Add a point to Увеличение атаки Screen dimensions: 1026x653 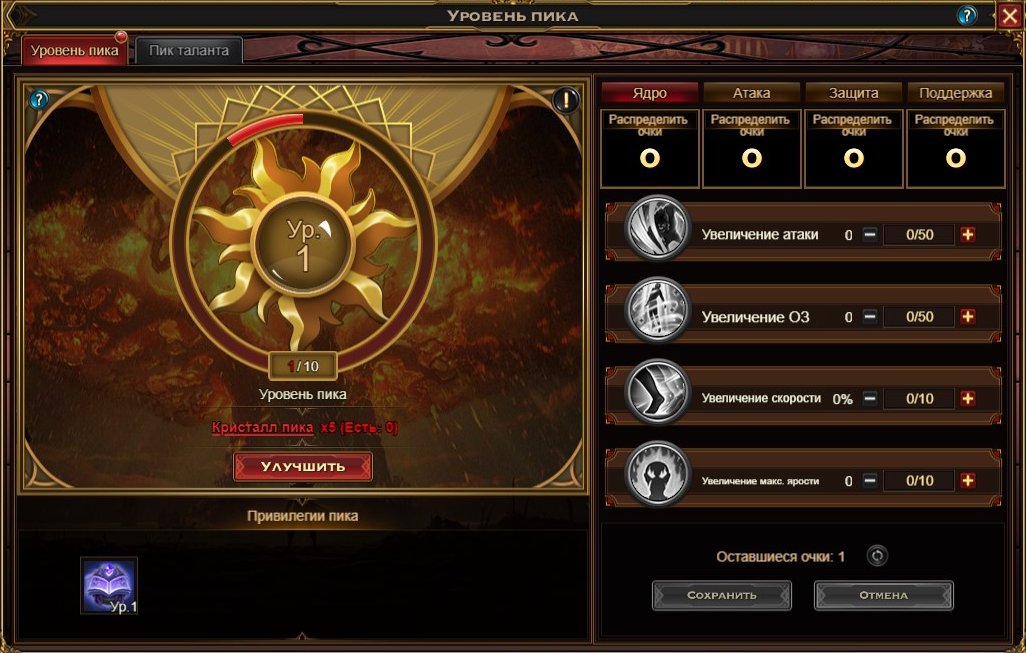pos(967,235)
